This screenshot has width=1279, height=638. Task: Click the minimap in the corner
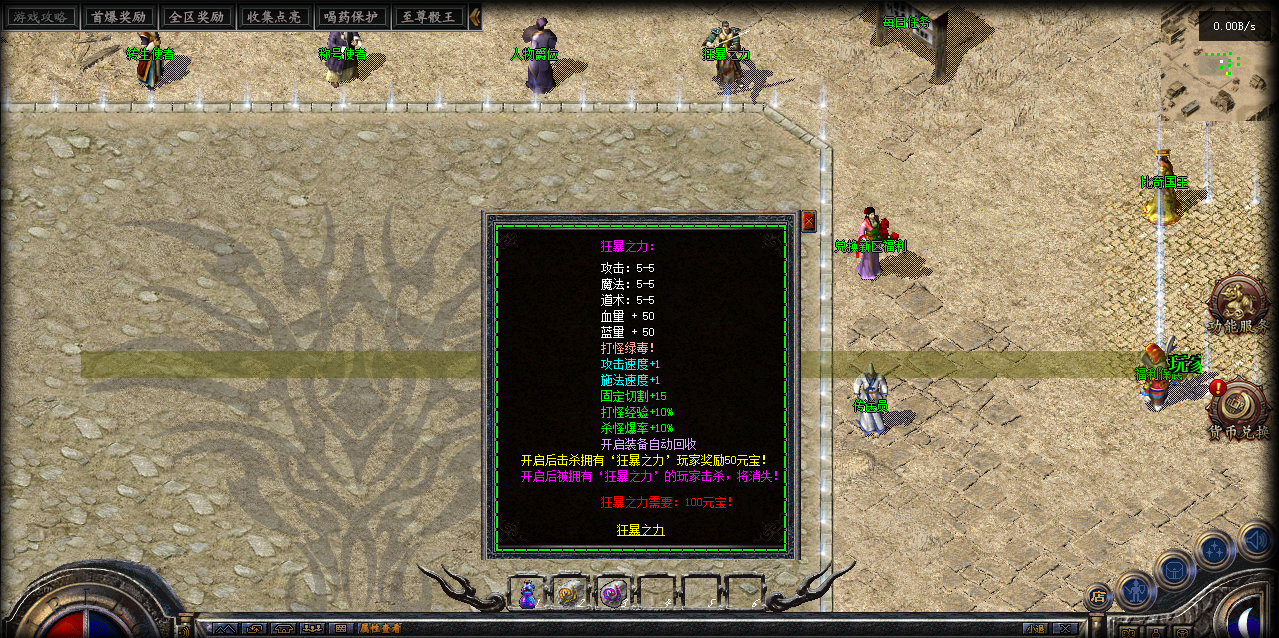(1218, 75)
